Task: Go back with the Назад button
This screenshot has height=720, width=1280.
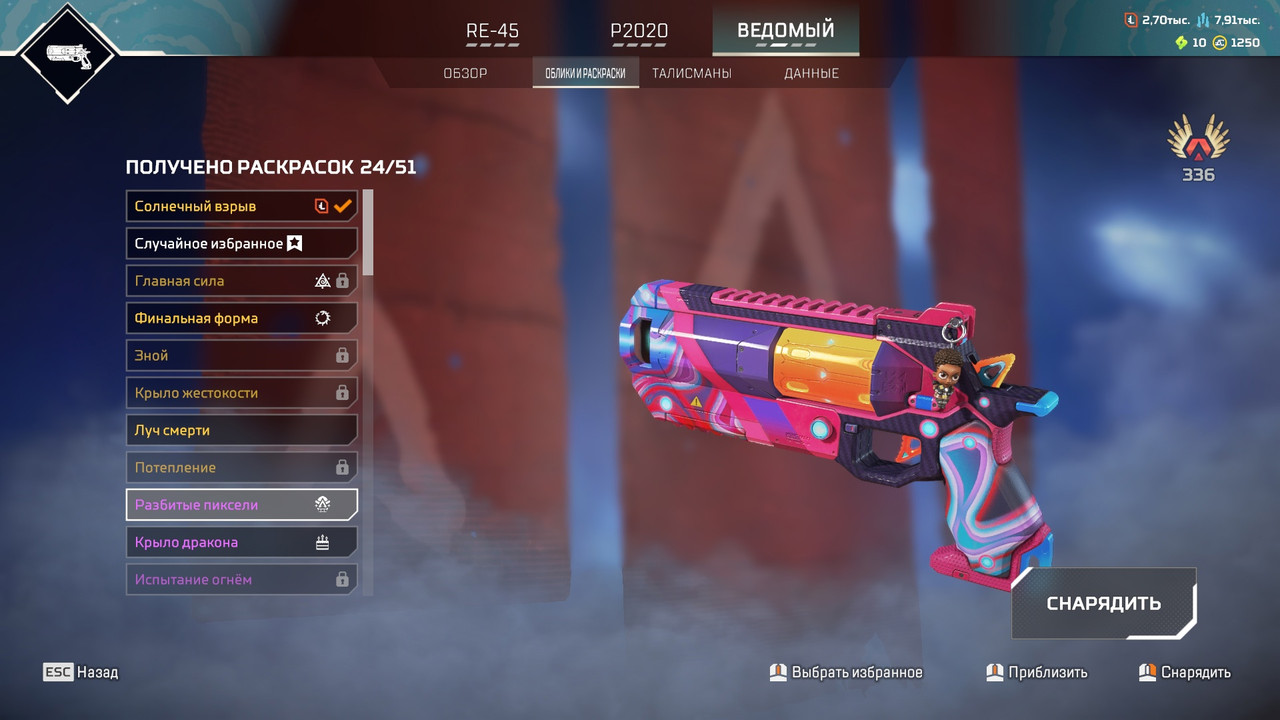Action: (81, 672)
